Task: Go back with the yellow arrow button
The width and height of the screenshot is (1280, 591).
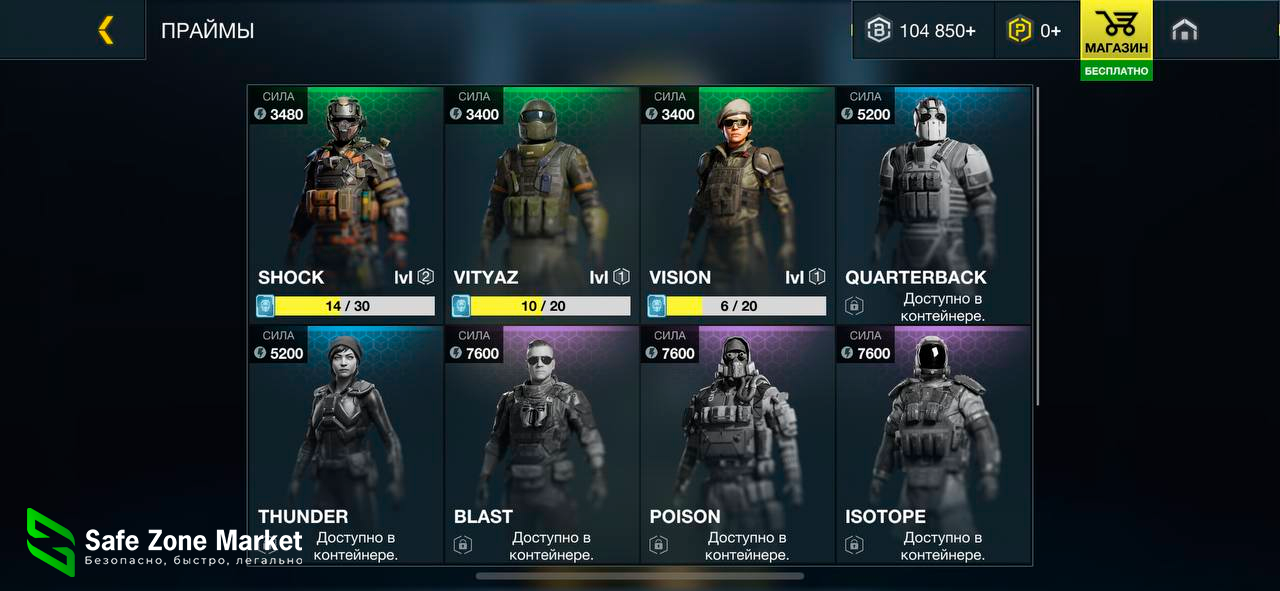Action: (x=105, y=30)
